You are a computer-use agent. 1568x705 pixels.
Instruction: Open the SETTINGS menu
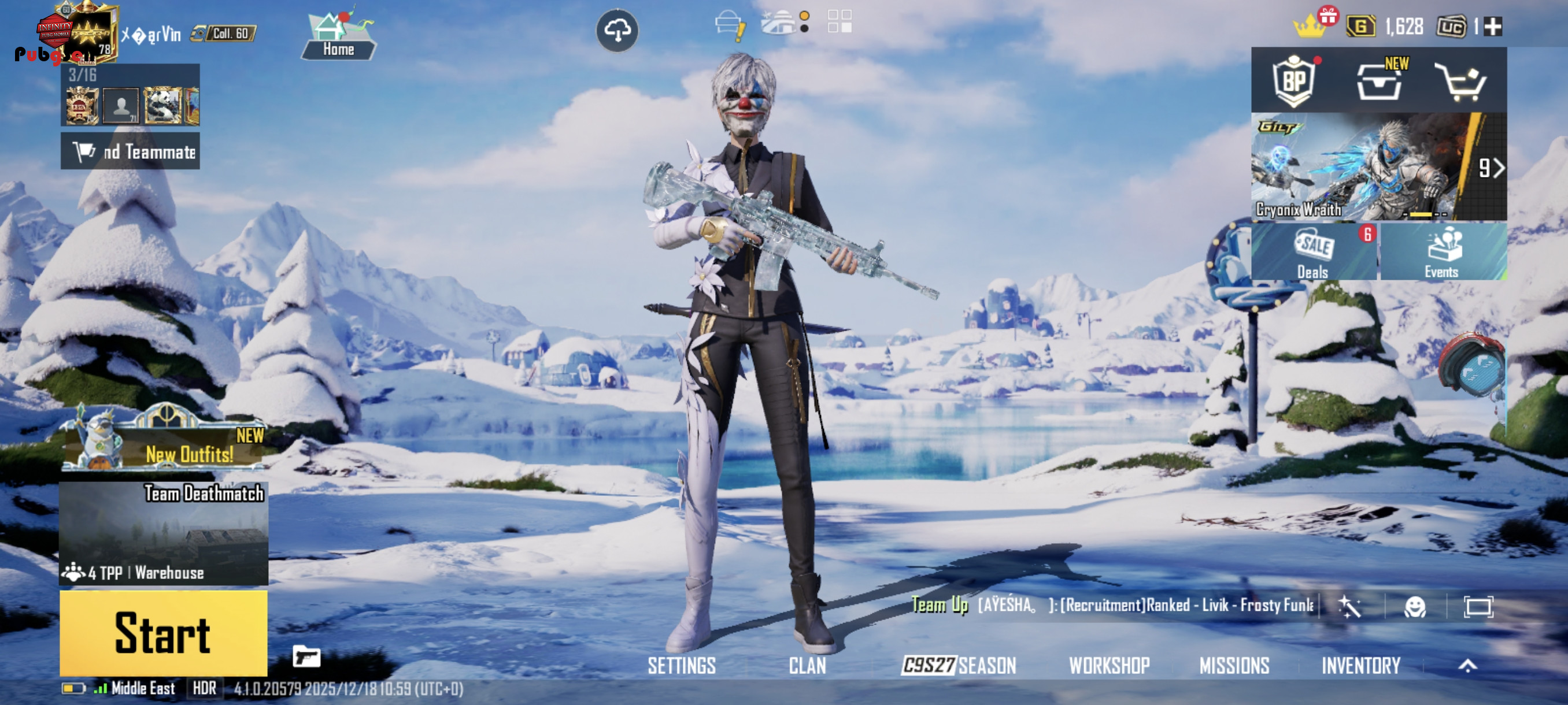pyautogui.click(x=681, y=666)
